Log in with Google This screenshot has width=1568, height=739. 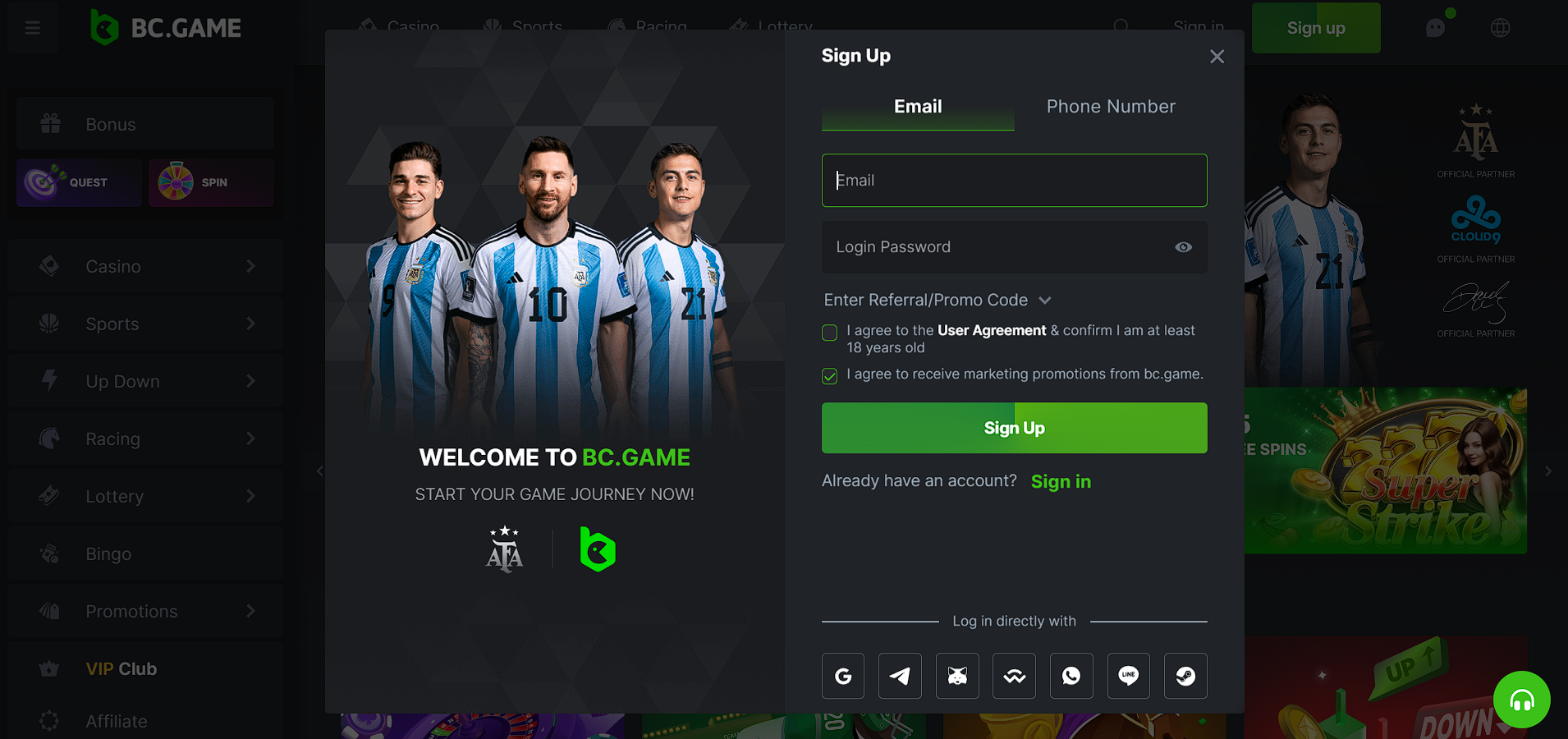click(843, 676)
